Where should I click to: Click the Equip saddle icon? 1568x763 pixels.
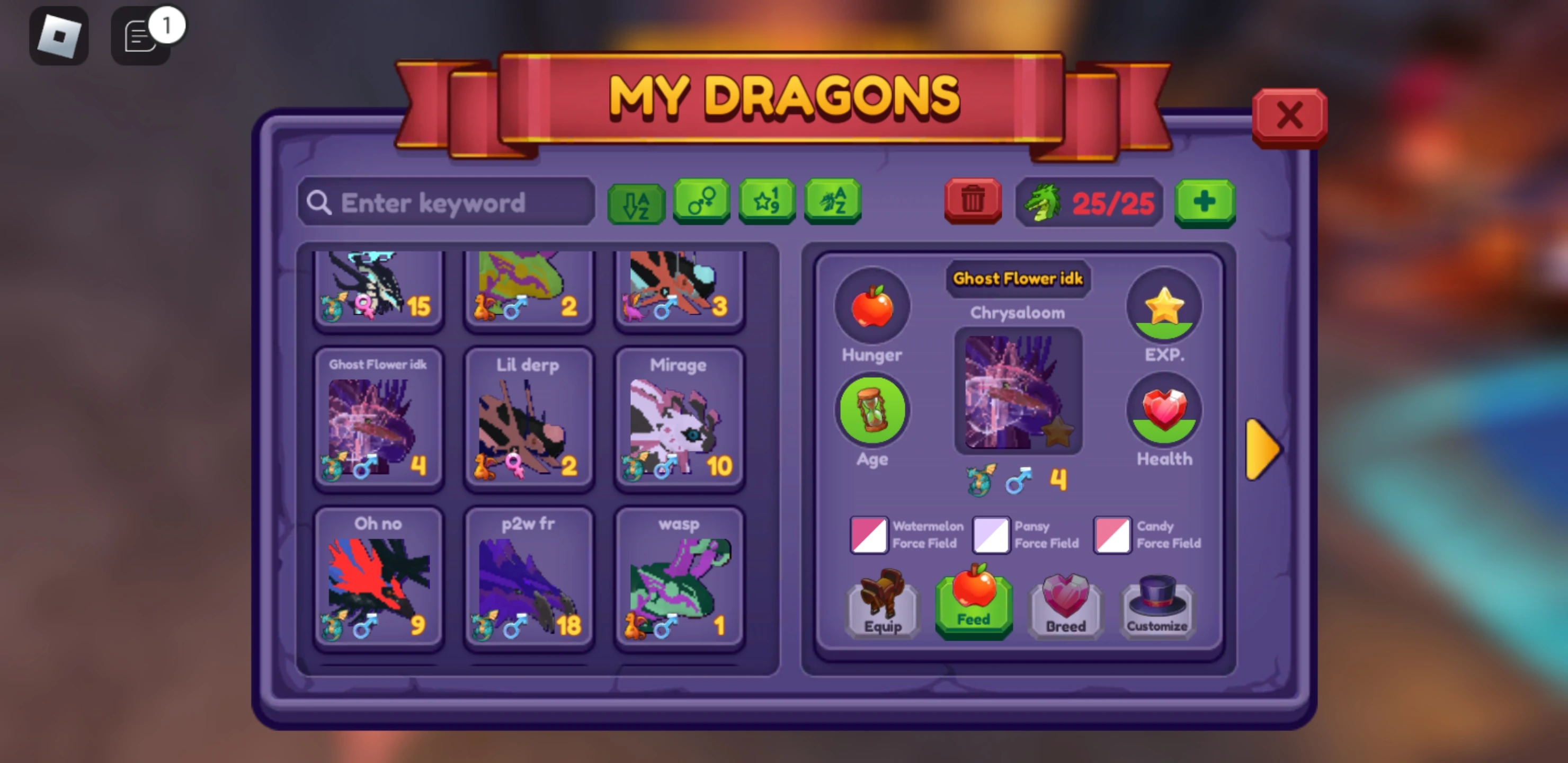[x=882, y=606]
